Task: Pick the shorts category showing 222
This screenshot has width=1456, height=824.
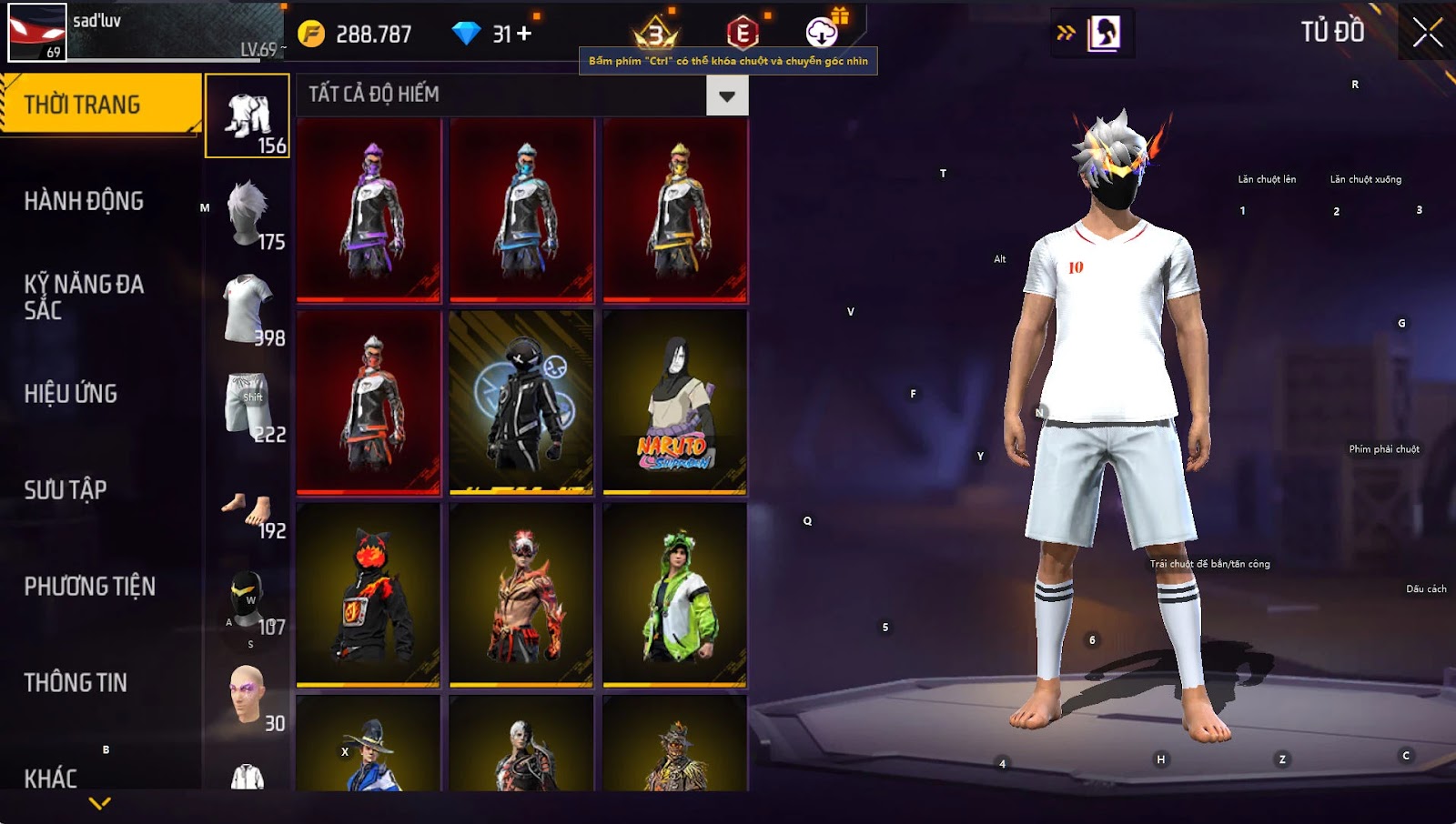Action: pos(248,406)
